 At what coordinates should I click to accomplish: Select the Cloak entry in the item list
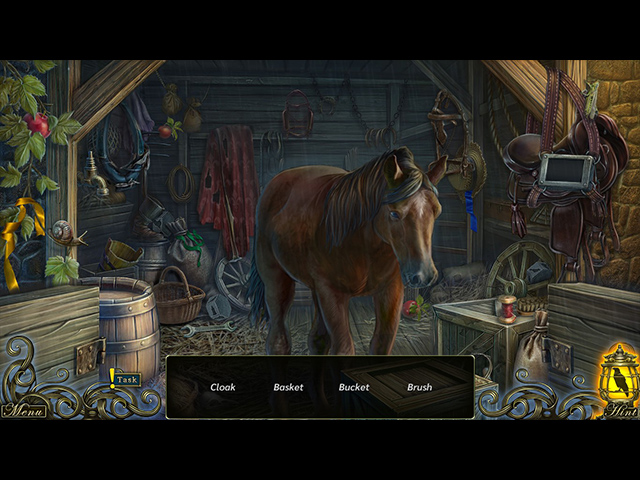click(x=223, y=387)
